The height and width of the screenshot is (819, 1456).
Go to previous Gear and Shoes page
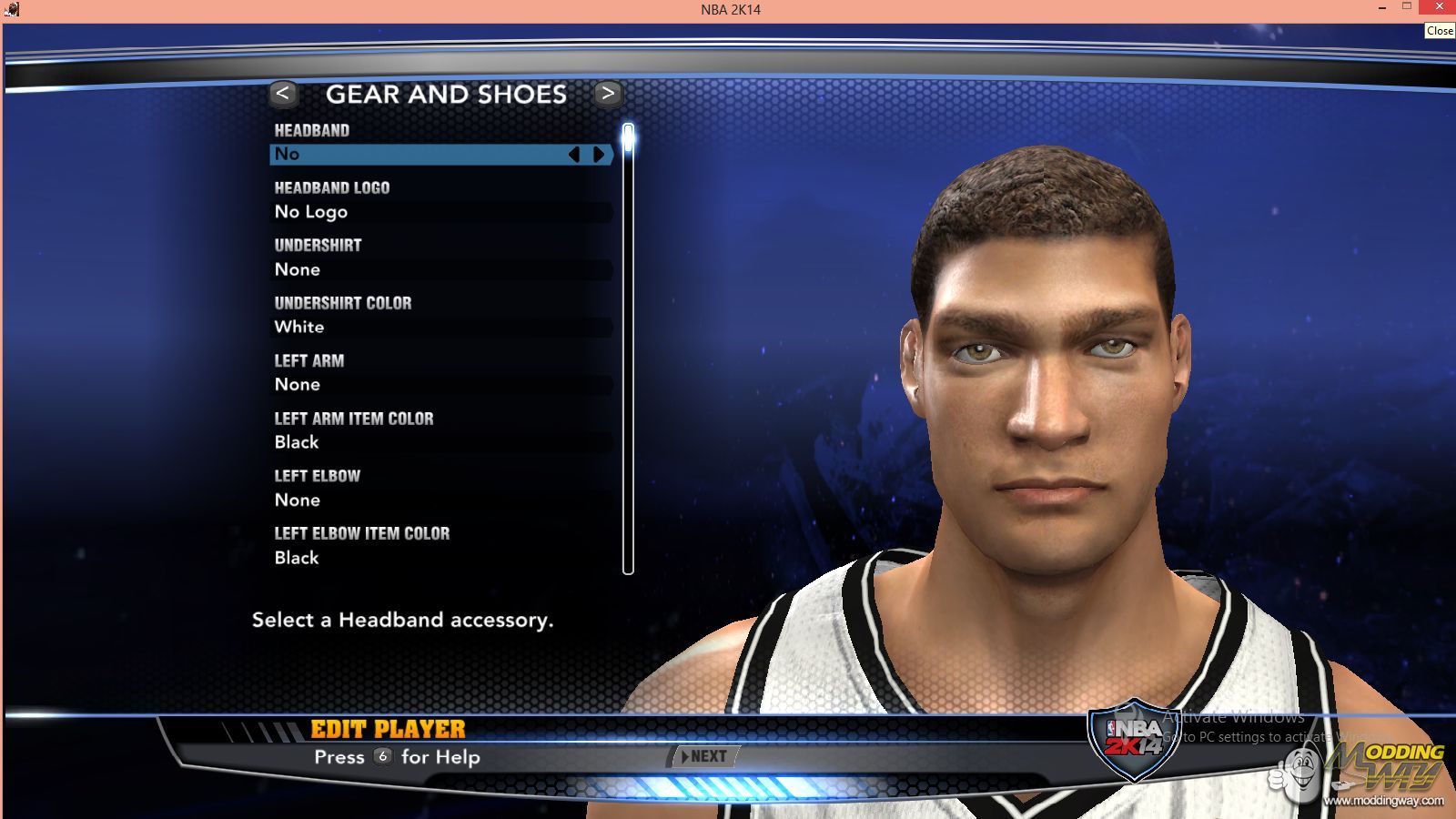tap(283, 94)
